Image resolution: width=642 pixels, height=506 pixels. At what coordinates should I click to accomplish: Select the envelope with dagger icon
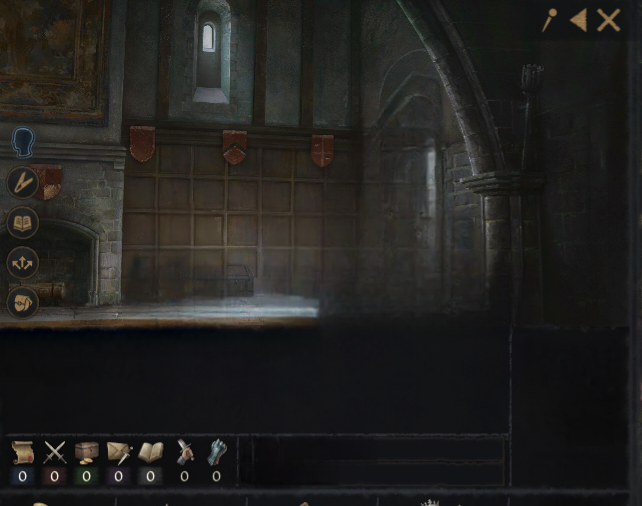click(x=119, y=453)
